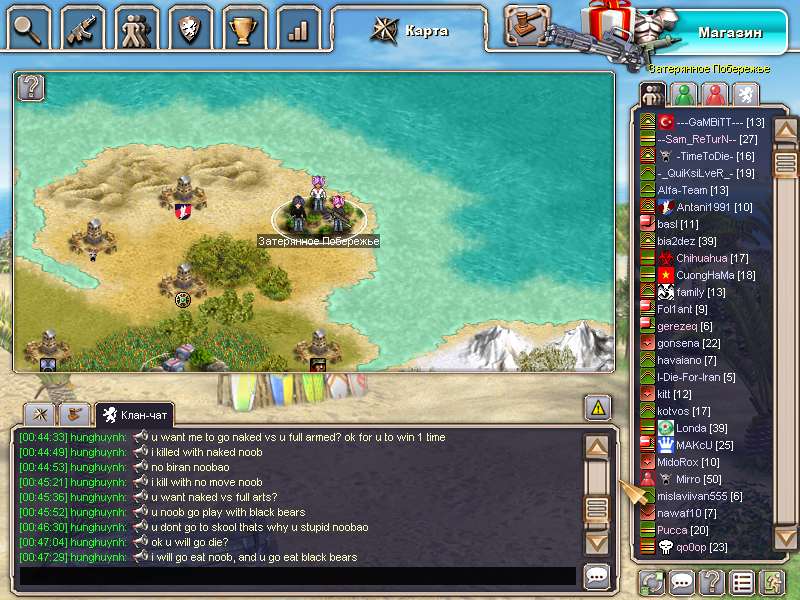Select the trophy cup tab
Screen dimensions: 800x600
click(243, 27)
